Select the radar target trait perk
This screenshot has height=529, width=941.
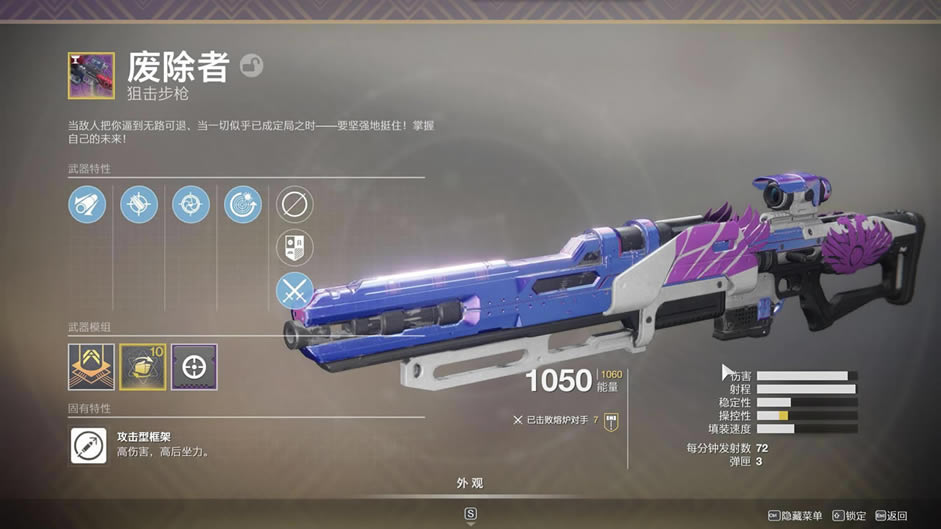click(243, 205)
